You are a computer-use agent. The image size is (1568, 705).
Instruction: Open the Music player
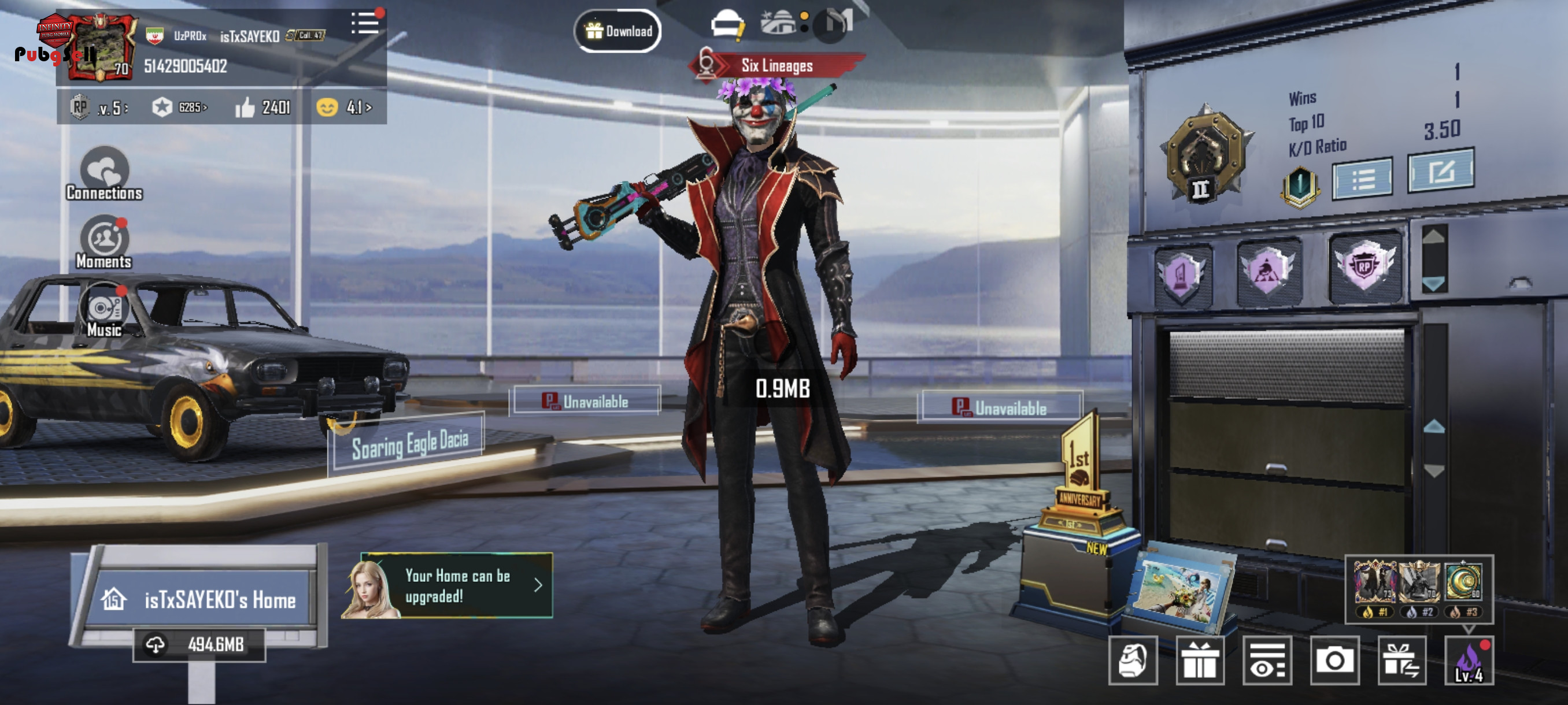[x=104, y=311]
